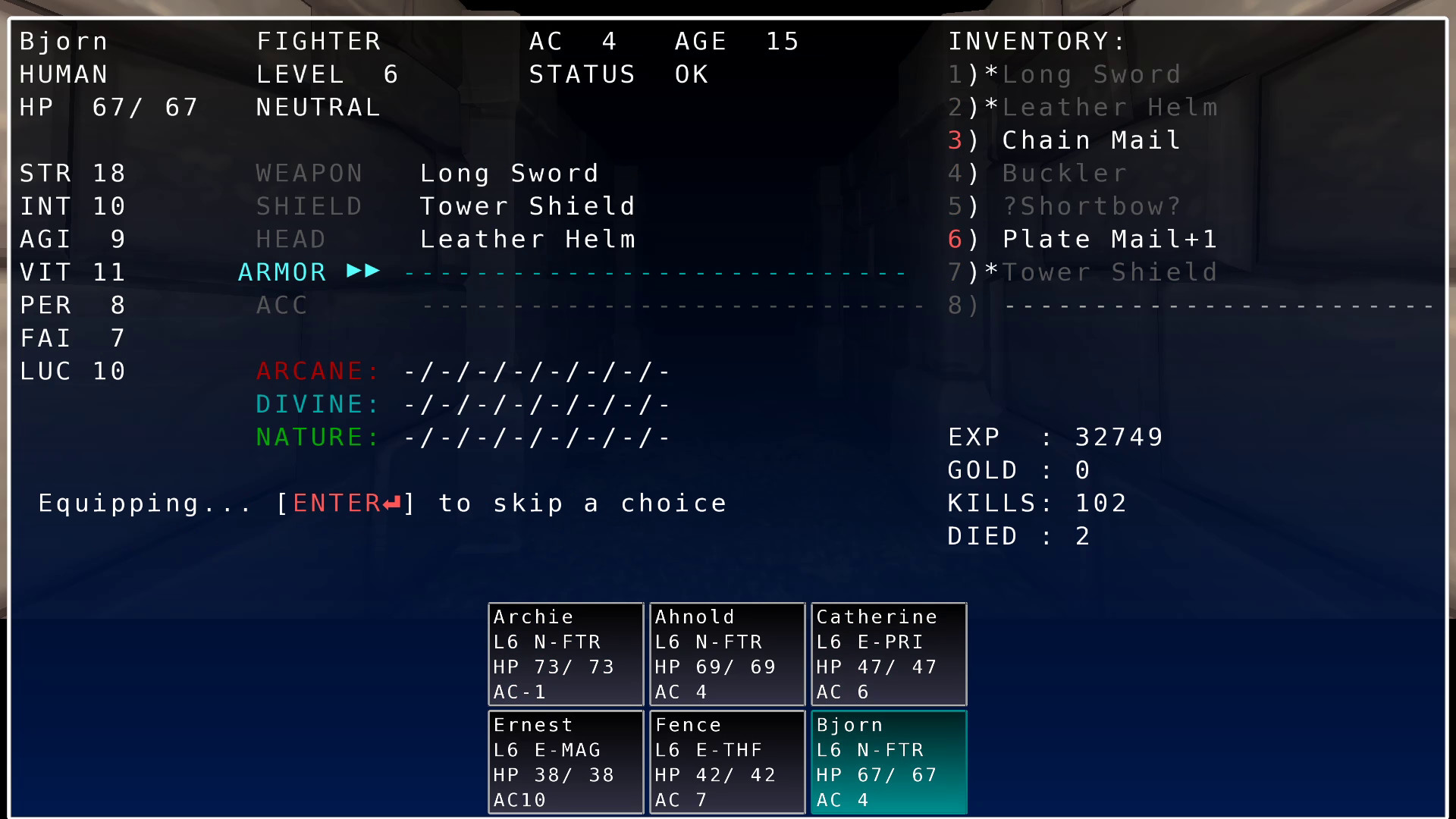Equip the Plate Mail+1 armor
The image size is (1456, 819).
click(x=1110, y=238)
